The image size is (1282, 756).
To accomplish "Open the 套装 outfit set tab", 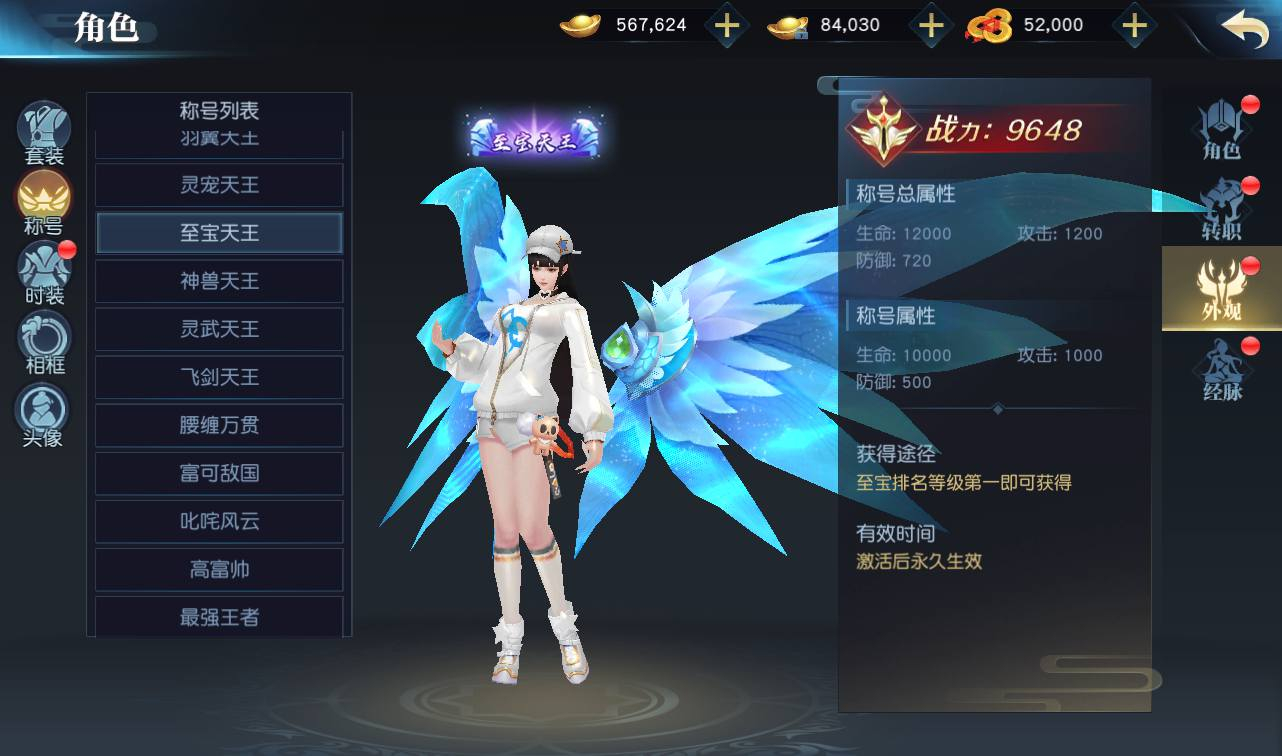I will [x=44, y=134].
